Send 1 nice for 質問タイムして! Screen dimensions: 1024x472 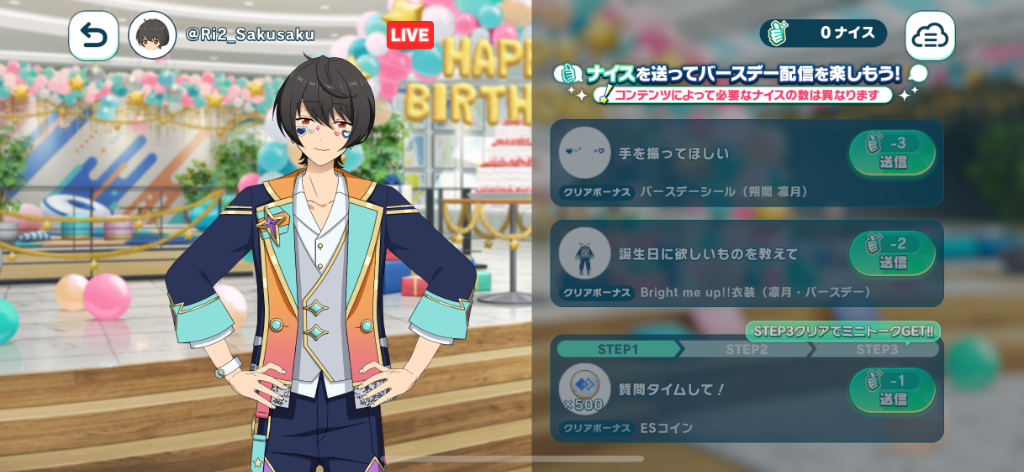[x=892, y=390]
